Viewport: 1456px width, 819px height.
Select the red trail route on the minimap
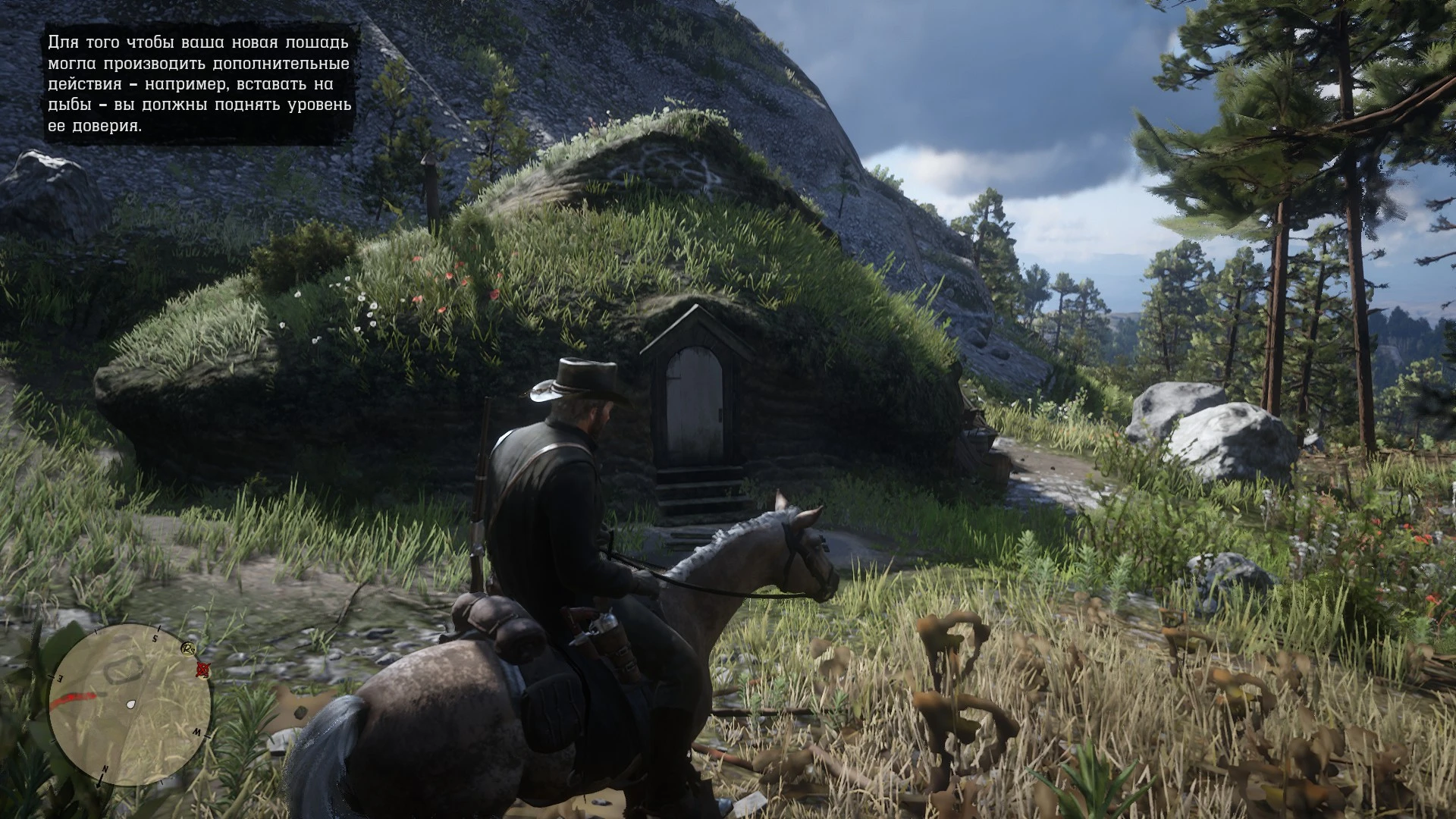click(x=75, y=698)
